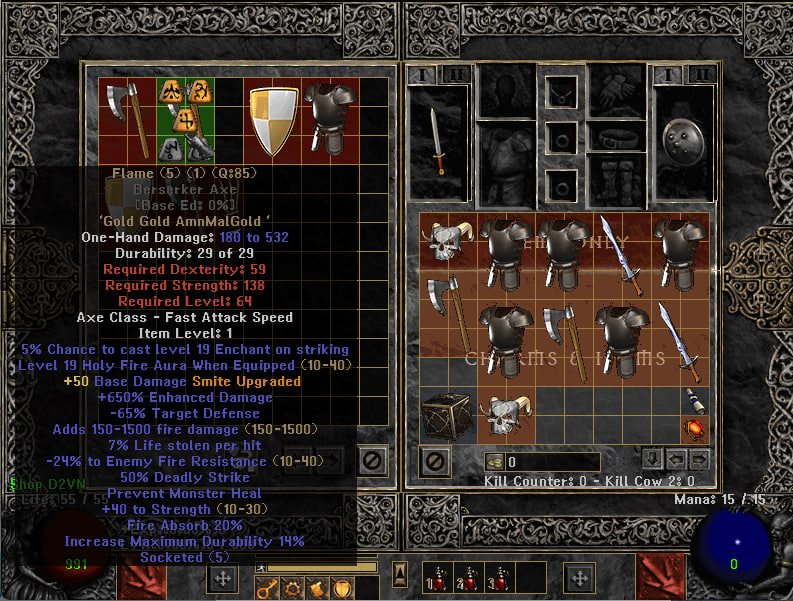
Task: Click the down arrow button in inventory
Action: (650, 460)
